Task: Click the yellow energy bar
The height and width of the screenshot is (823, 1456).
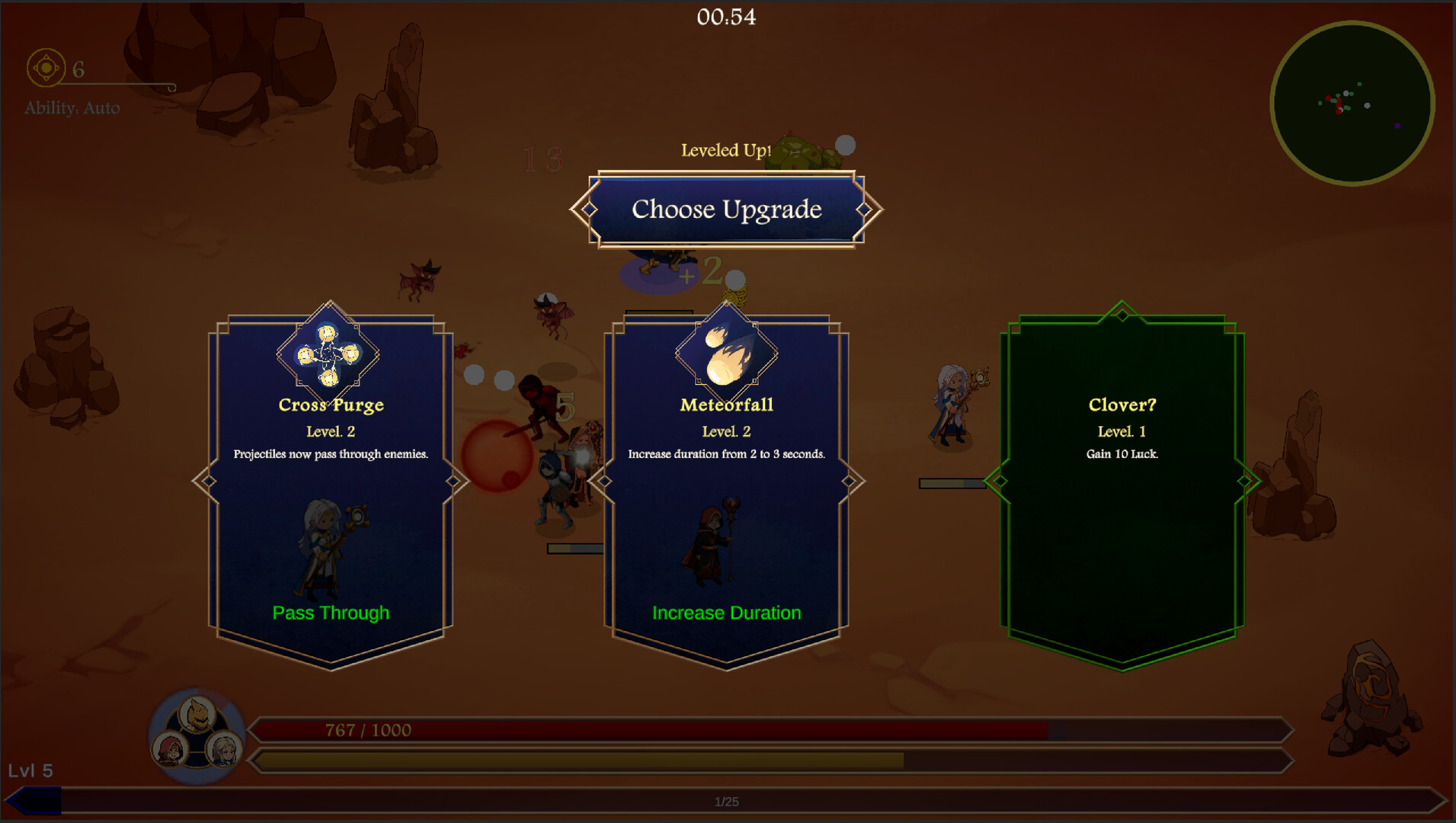Action: pos(686,760)
